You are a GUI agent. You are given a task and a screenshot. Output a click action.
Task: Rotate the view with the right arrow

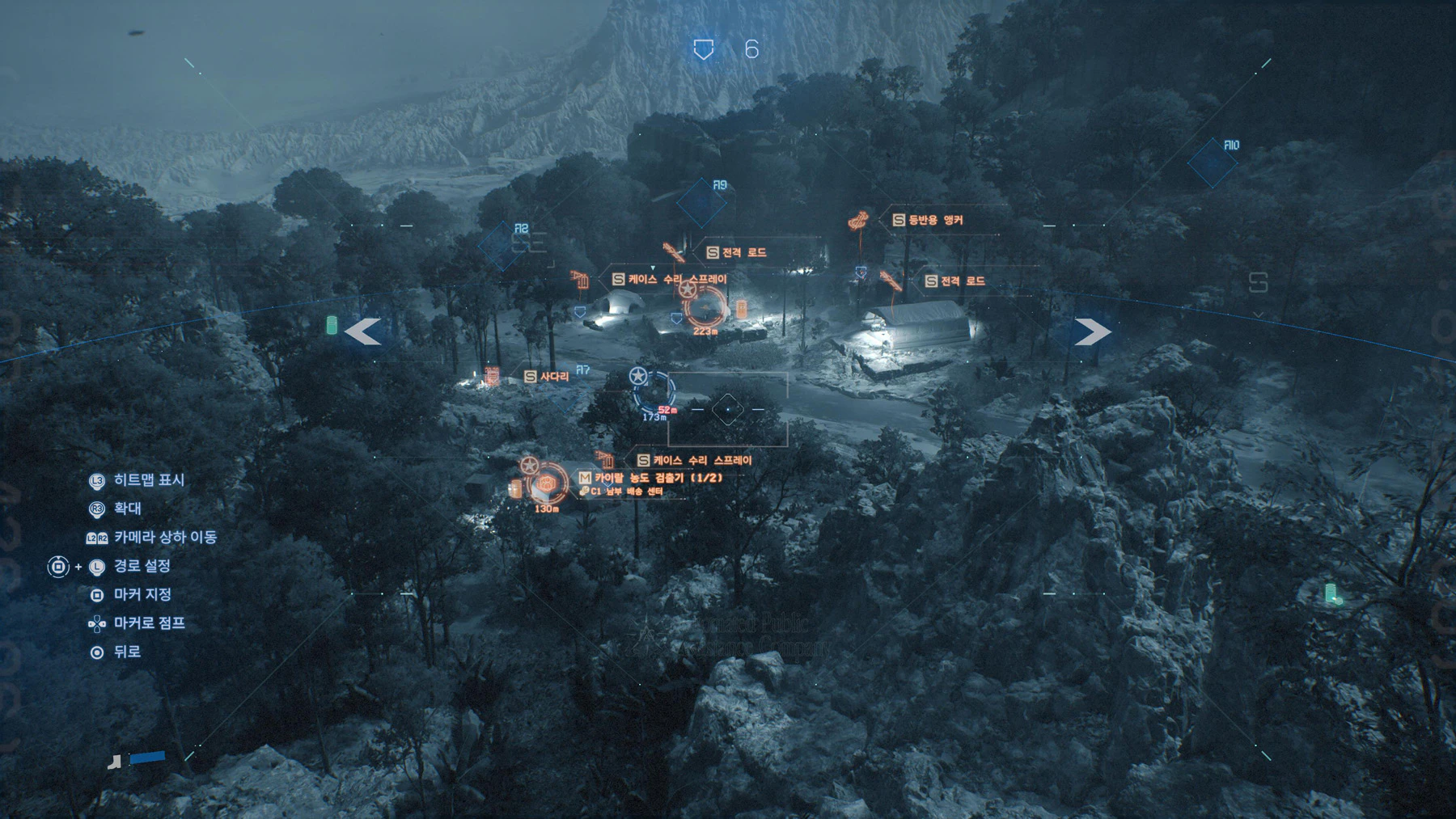click(x=1092, y=331)
